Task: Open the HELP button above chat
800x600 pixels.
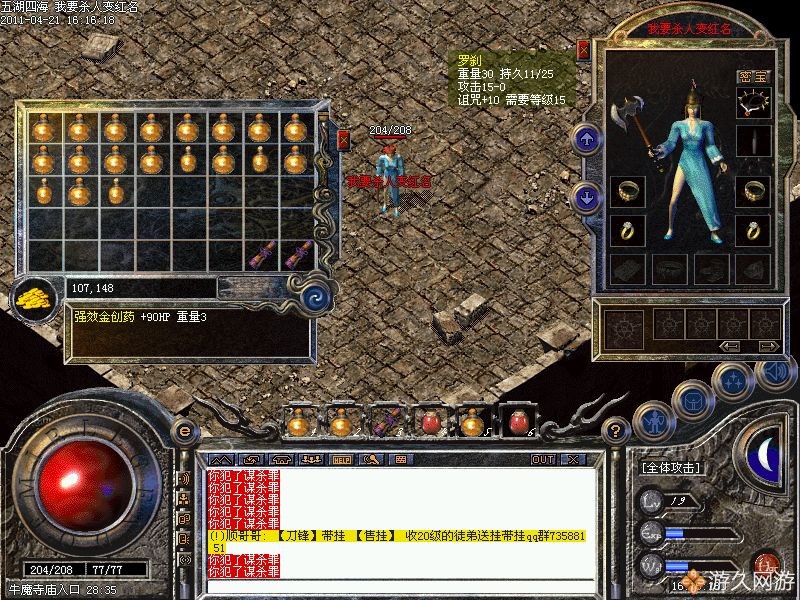Action: coord(342,460)
